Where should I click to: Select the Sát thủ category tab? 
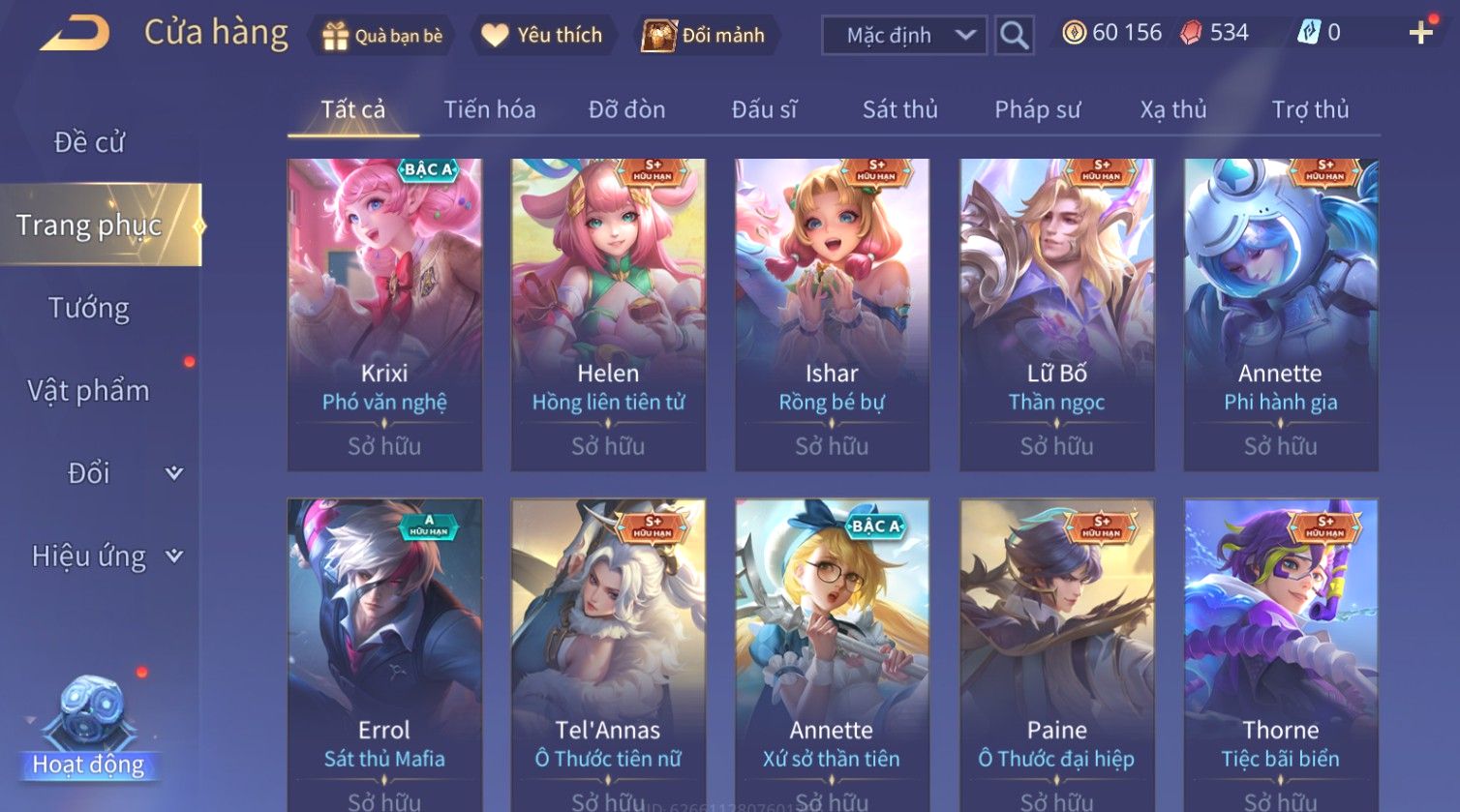tap(899, 109)
